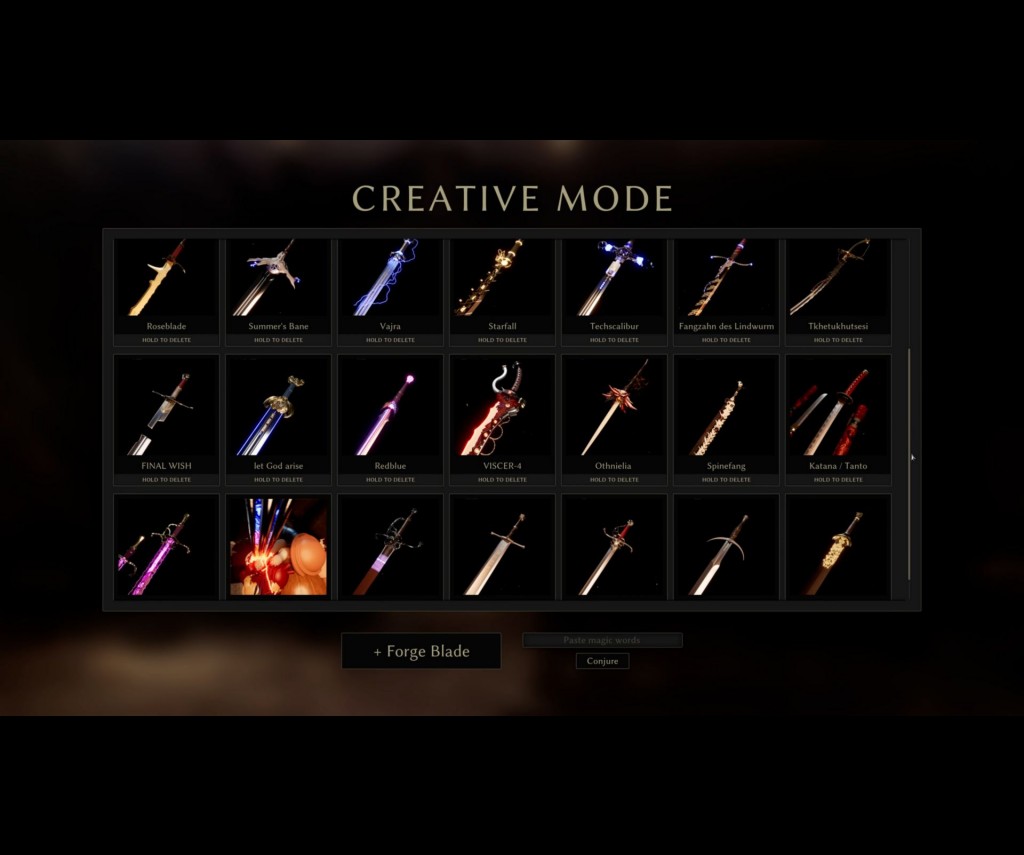Choose the Katana / Tanto set

tap(838, 408)
